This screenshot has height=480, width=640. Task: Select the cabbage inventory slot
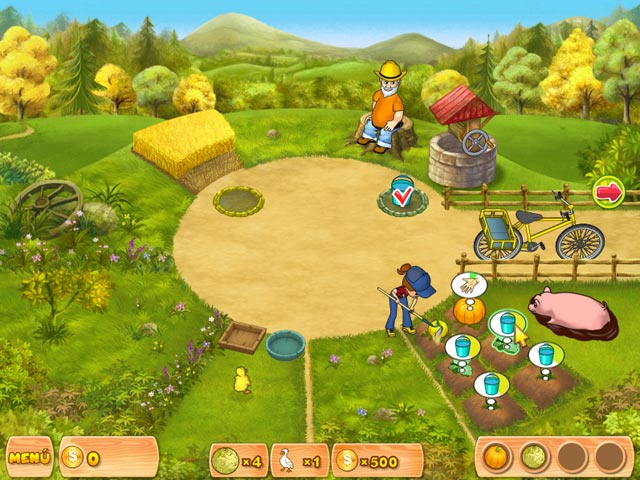click(534, 457)
